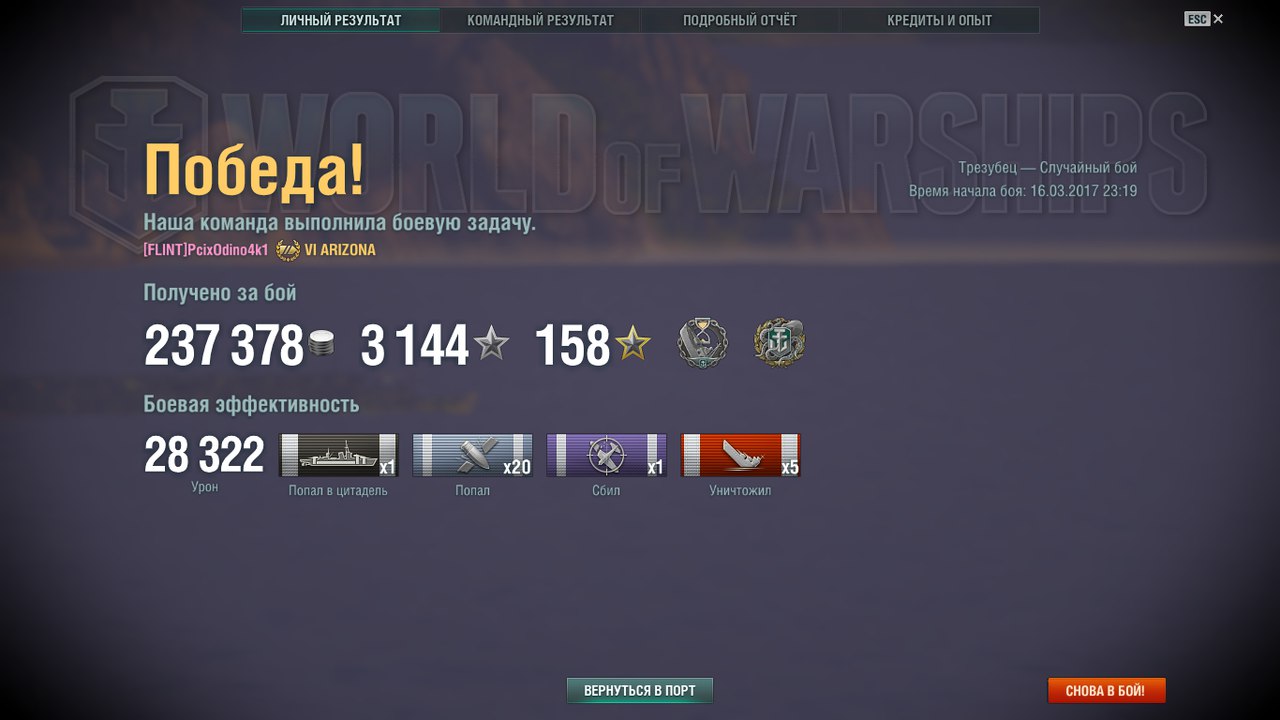
Task: View the 'Кредиты и опыт' tab
Action: [940, 19]
